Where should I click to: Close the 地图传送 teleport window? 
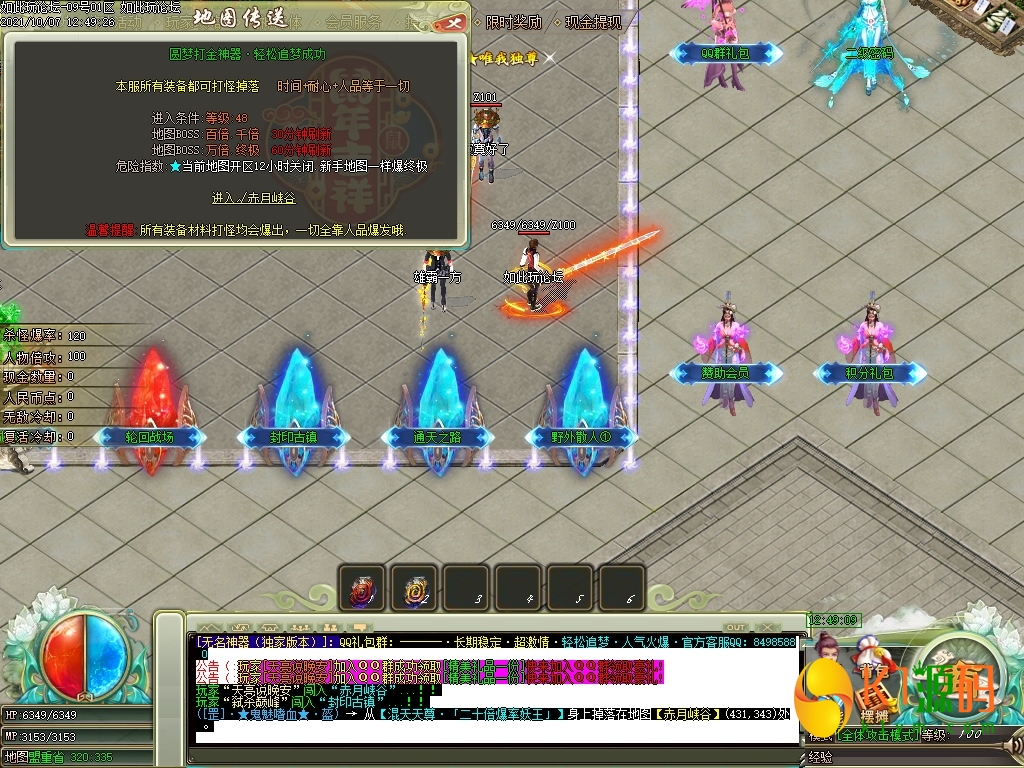click(455, 21)
